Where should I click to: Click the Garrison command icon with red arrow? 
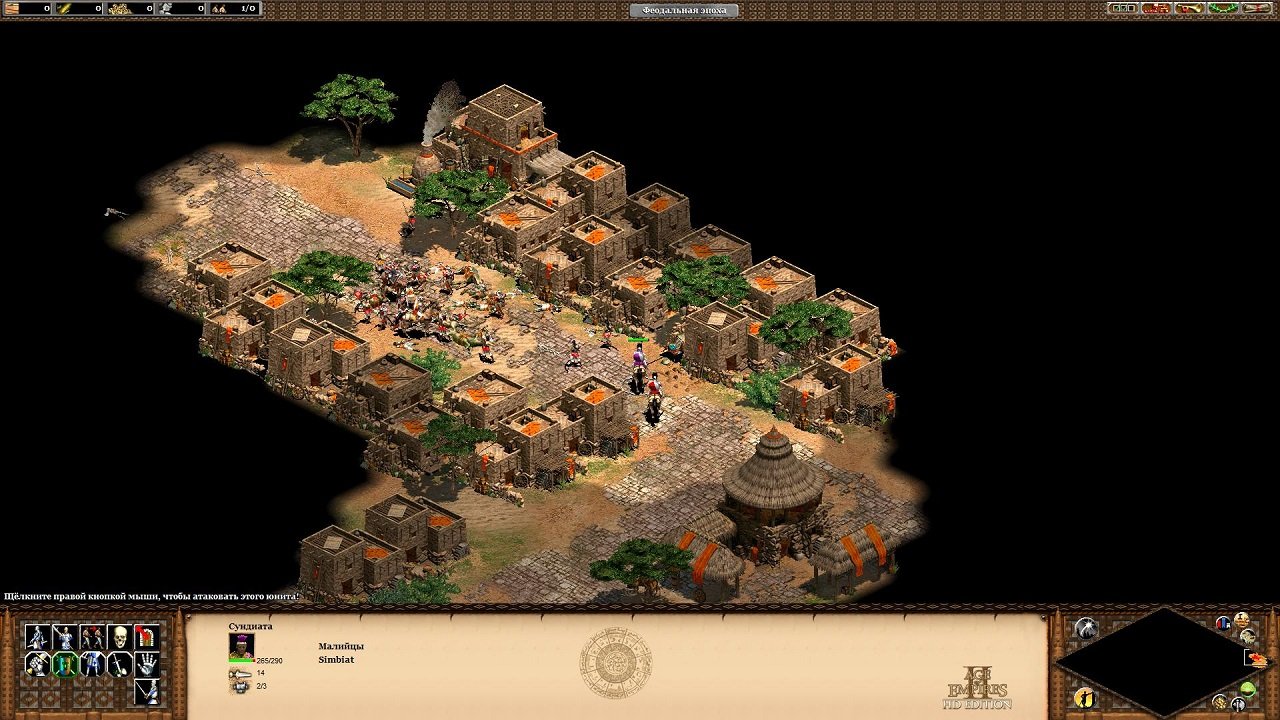click(146, 637)
